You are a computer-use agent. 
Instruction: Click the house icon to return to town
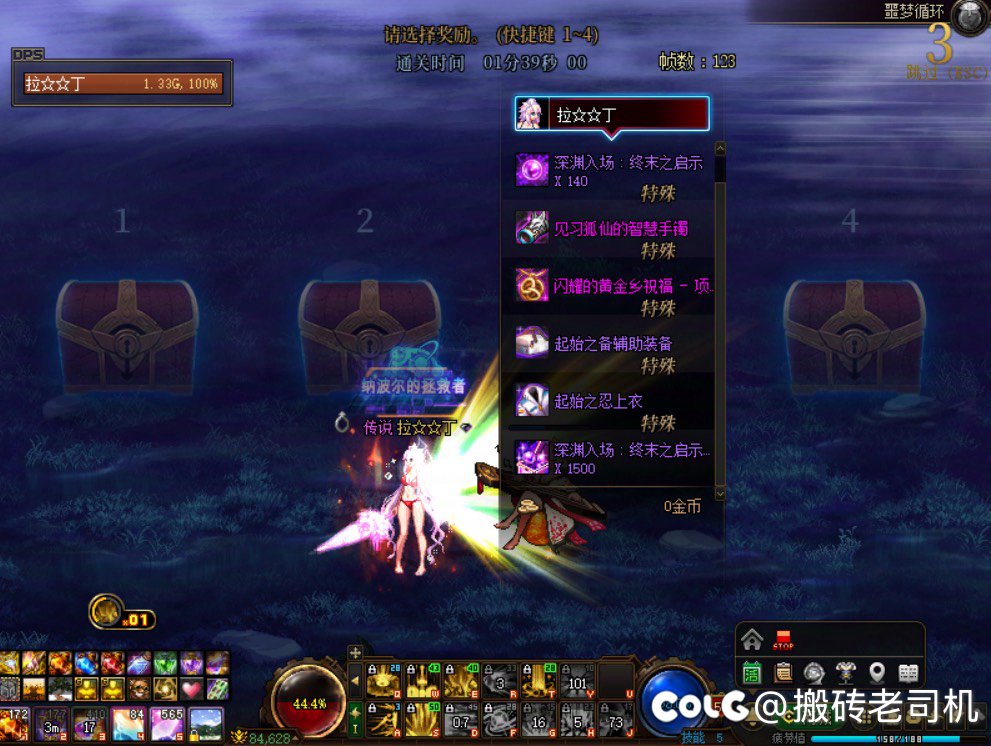pyautogui.click(x=752, y=640)
